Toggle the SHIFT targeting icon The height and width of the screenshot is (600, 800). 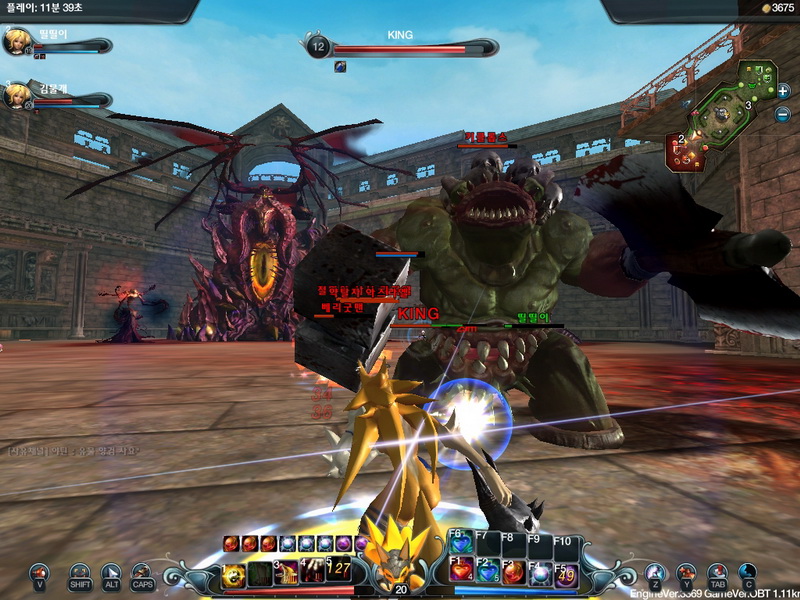(80, 574)
